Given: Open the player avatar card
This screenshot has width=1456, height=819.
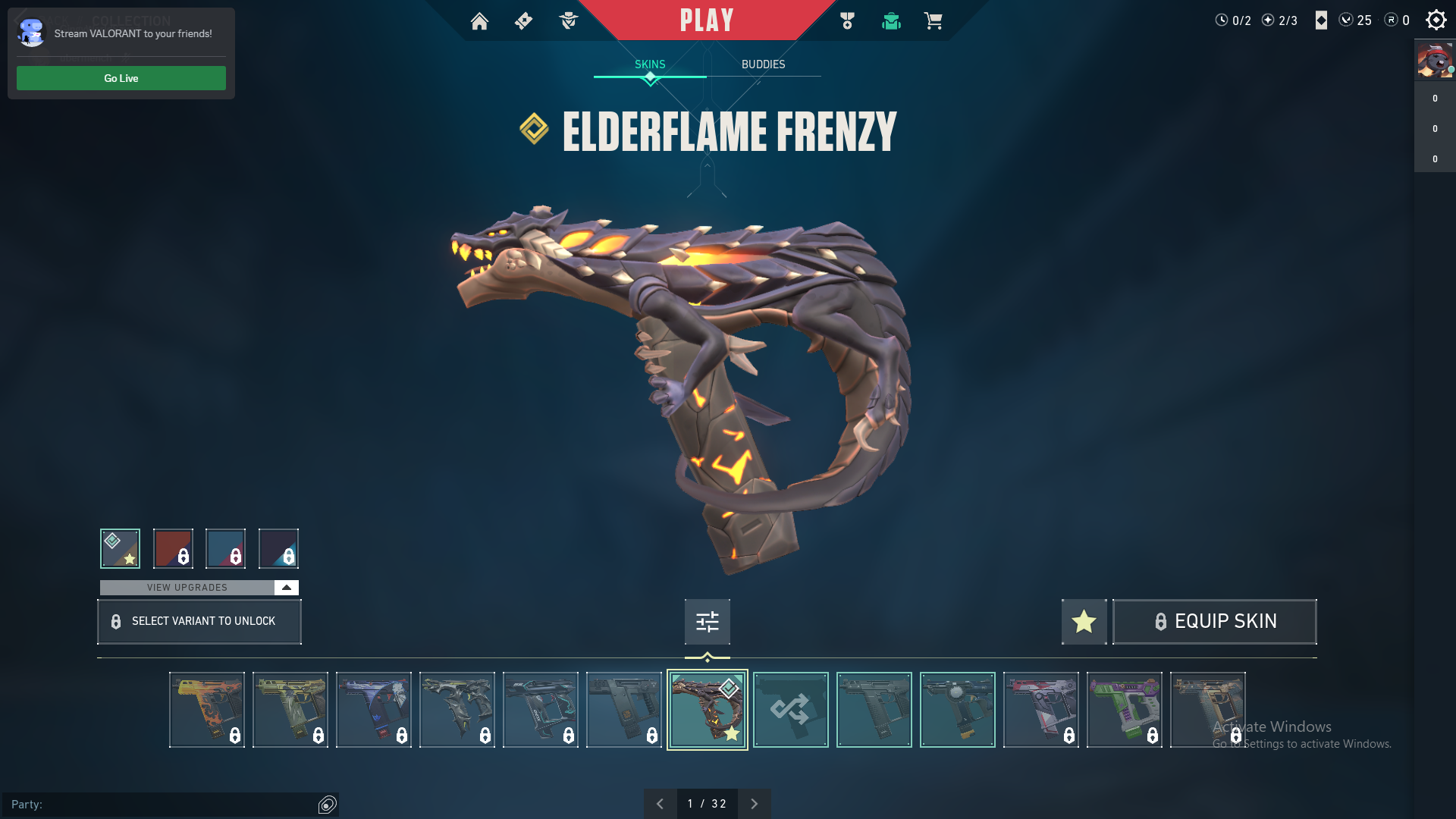Looking at the screenshot, I should coord(1434,60).
